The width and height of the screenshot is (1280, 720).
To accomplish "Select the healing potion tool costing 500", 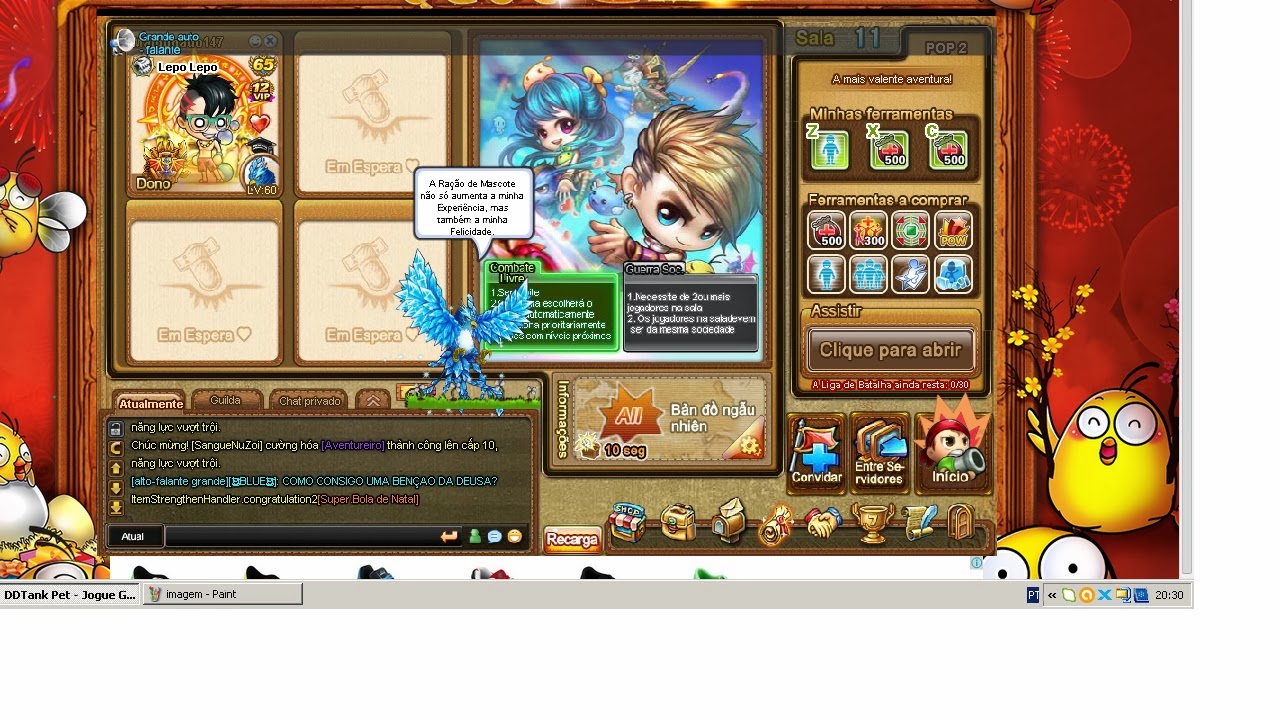I will click(827, 230).
